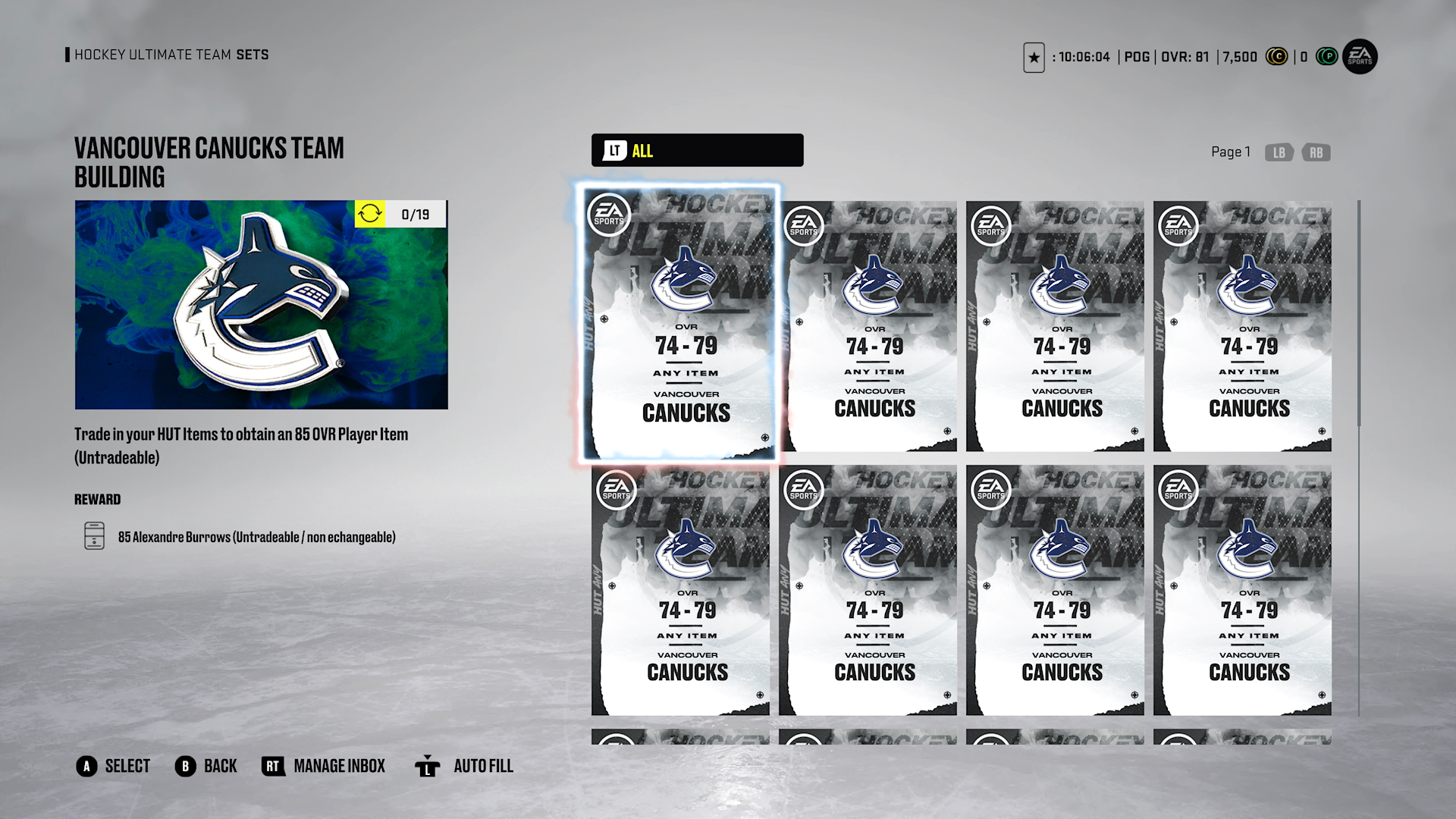Click the reward pack icon beside Alexandre Burrows

coord(94,536)
